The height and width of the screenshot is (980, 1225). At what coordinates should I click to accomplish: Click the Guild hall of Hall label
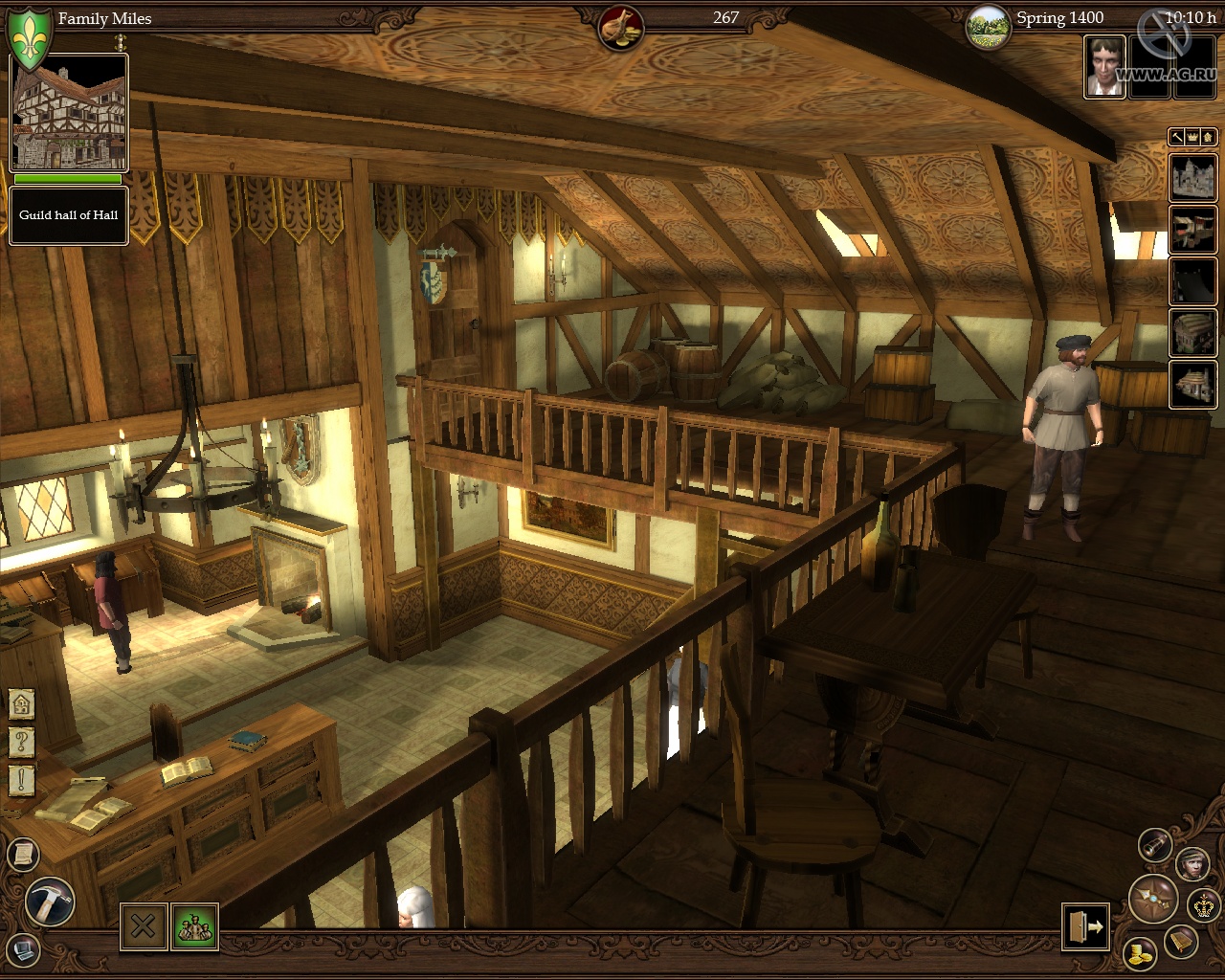click(x=68, y=215)
